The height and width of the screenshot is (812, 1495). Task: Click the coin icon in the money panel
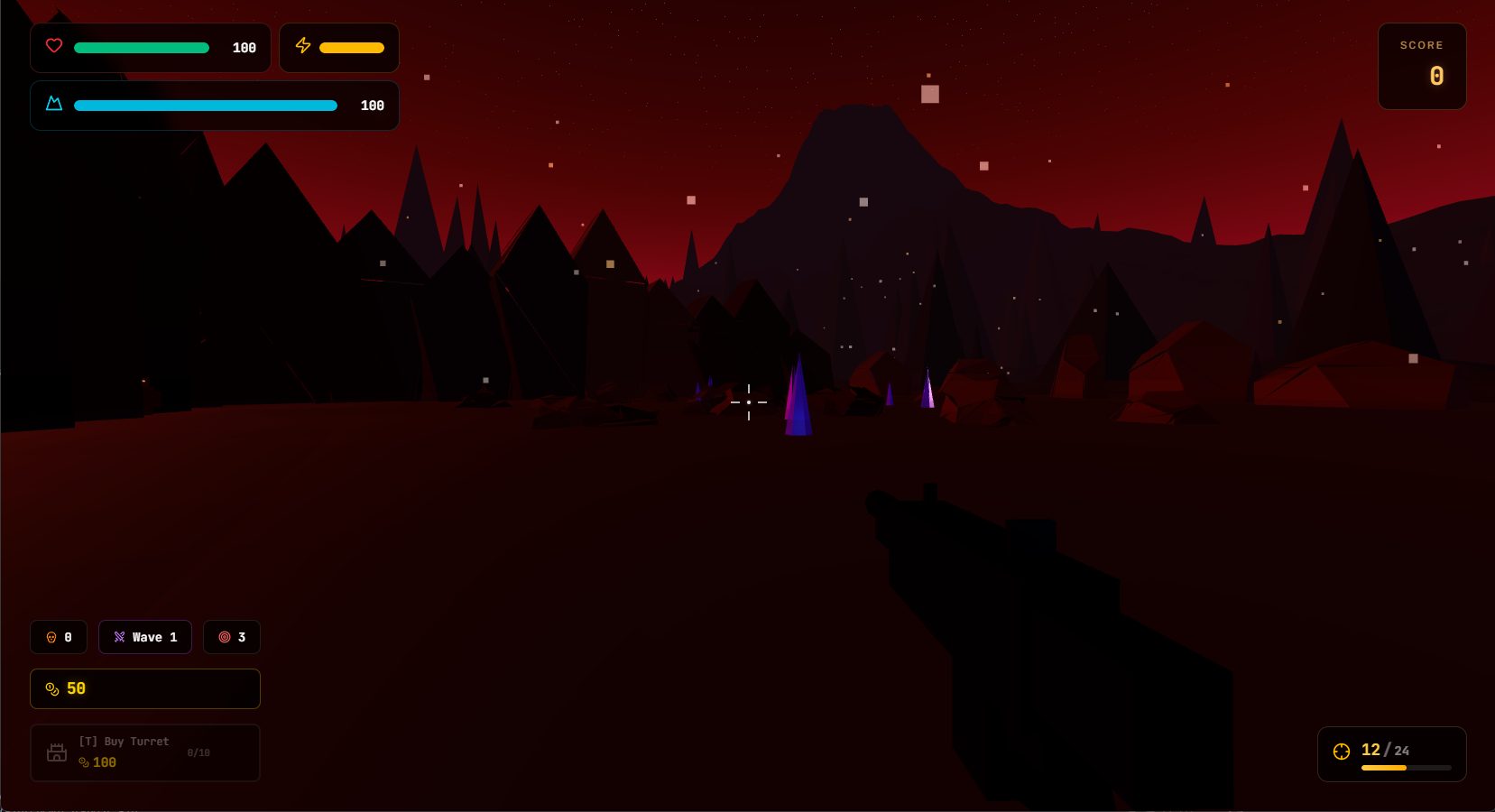tap(51, 688)
